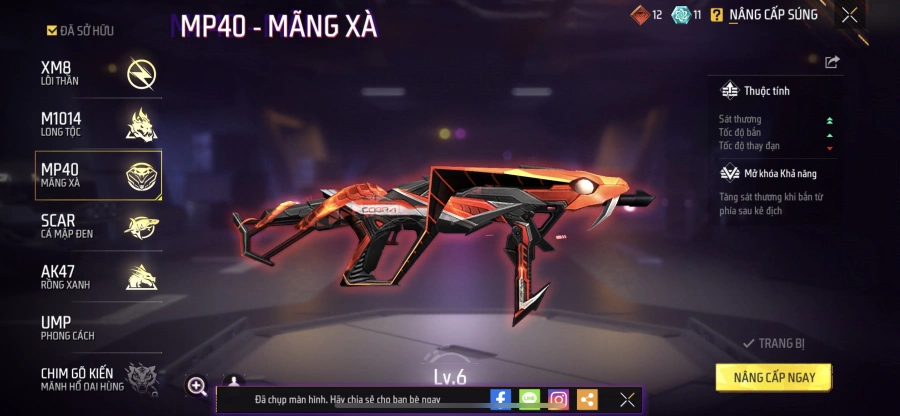Screen dimensions: 900x416
Task: Toggle the Đã Sở Hữu owned filter
Action: pyautogui.click(x=80, y=31)
